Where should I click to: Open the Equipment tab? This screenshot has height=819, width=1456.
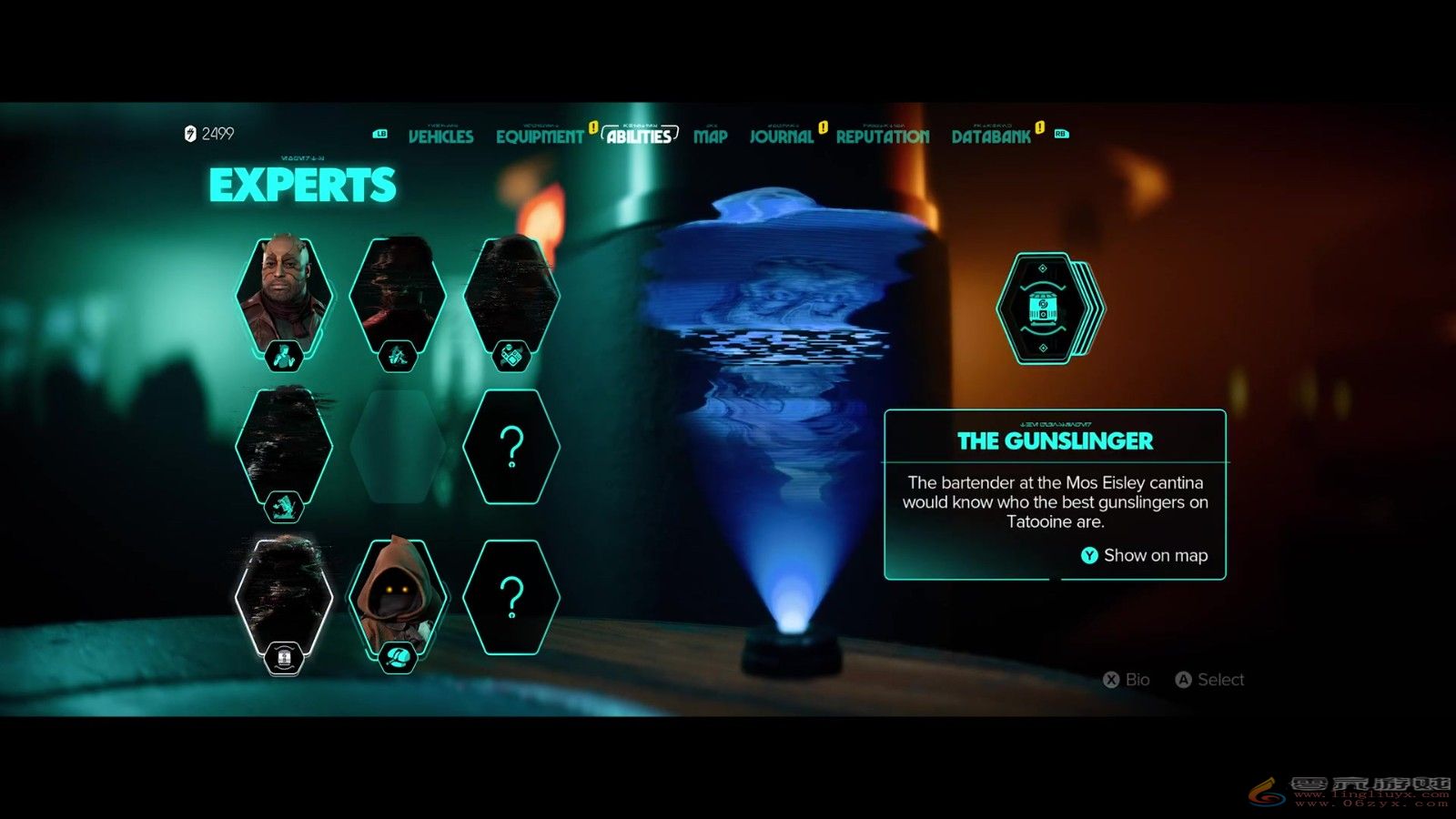pos(540,136)
